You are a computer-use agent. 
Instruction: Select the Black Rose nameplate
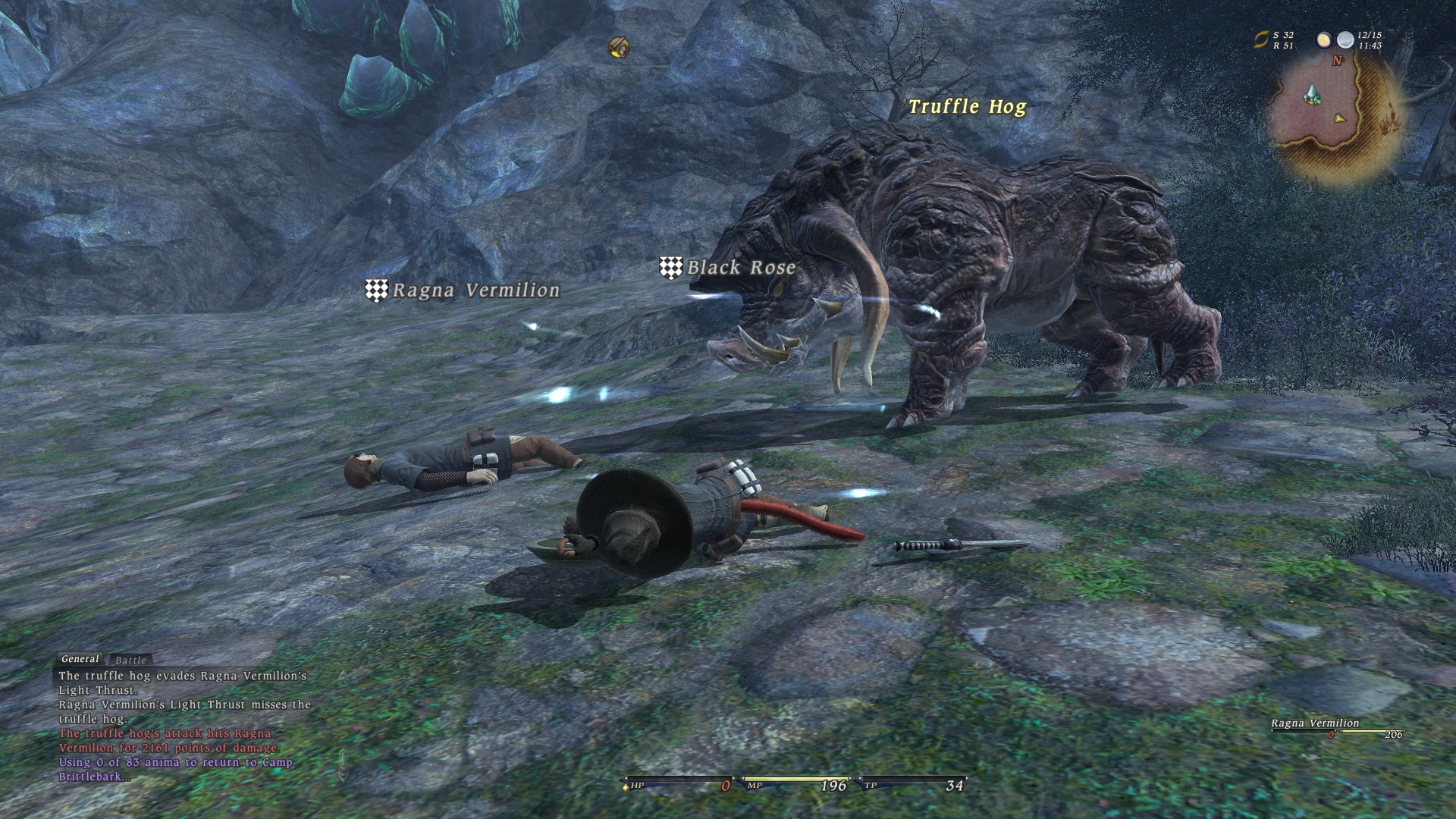click(740, 268)
